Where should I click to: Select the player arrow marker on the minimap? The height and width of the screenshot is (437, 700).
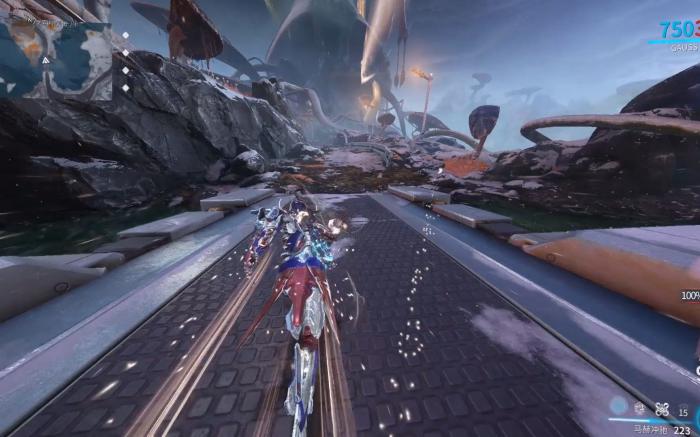[x=44, y=59]
